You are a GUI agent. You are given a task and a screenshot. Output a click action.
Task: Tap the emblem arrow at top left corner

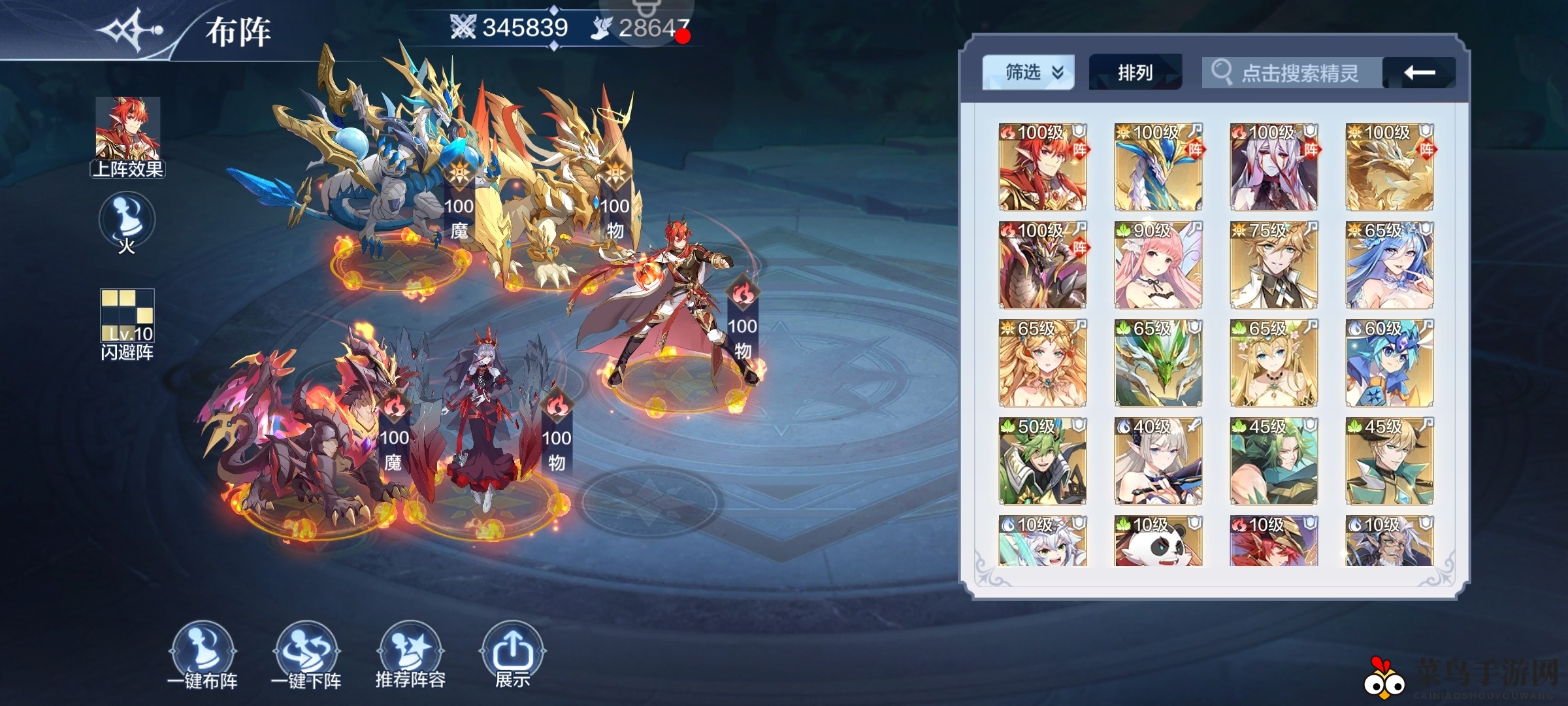[127, 29]
